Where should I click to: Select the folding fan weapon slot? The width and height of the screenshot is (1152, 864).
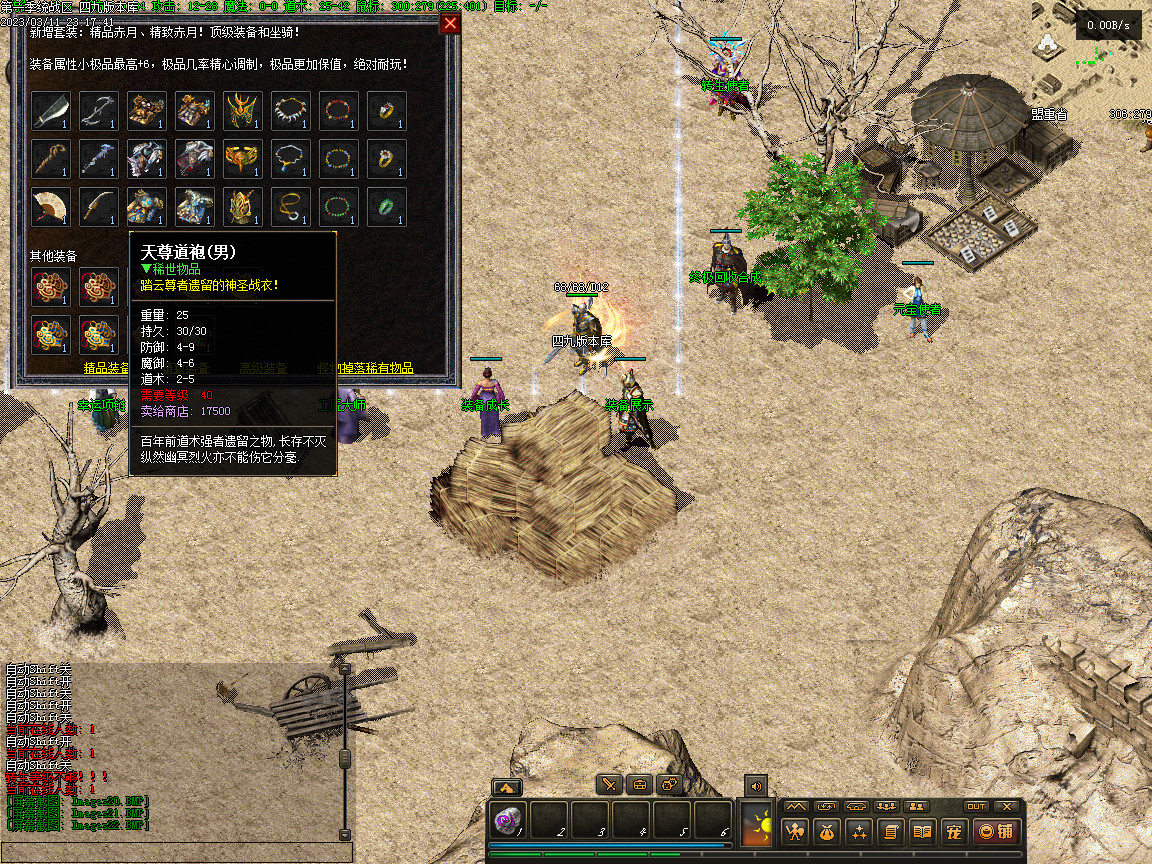[51, 207]
